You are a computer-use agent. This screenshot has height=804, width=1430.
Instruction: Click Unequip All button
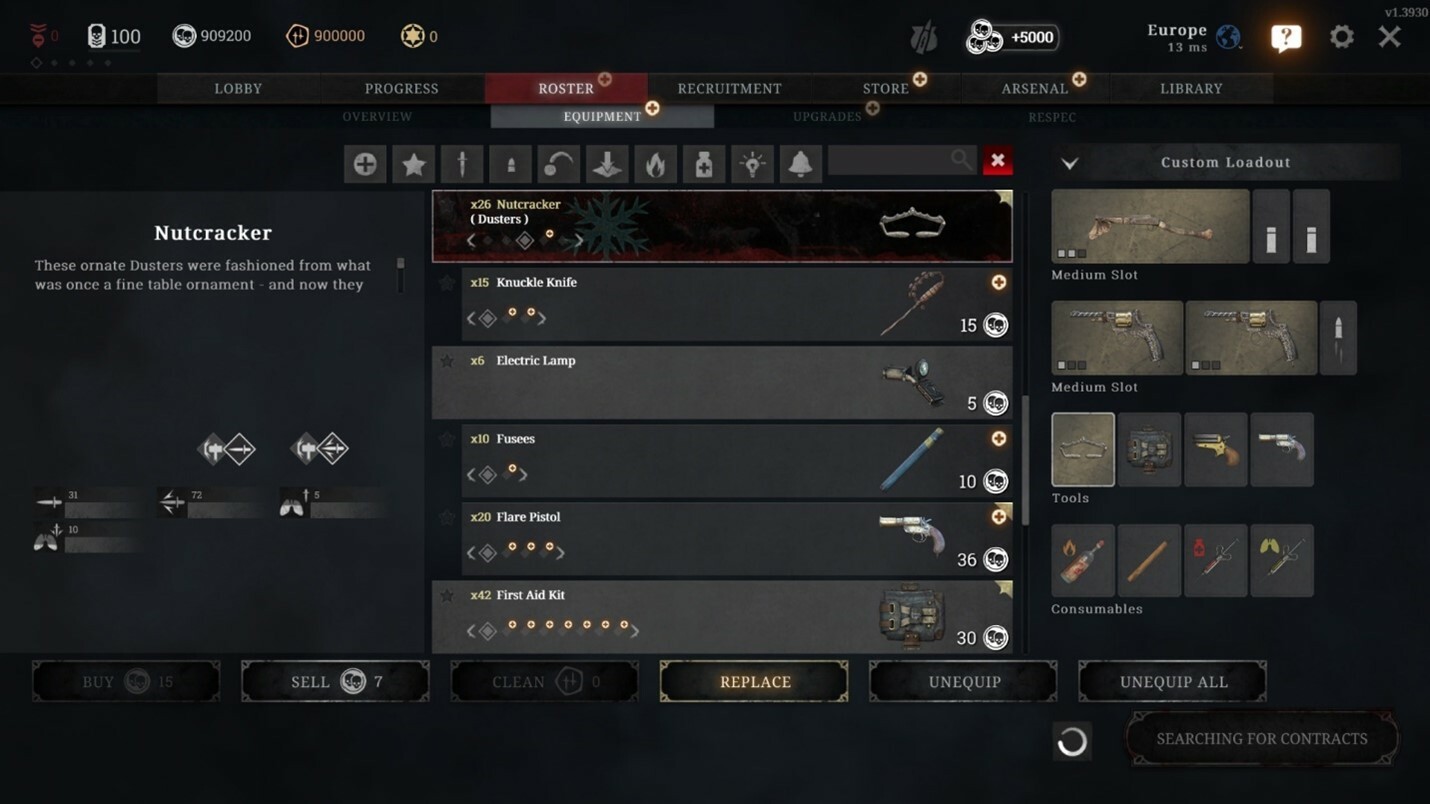click(x=1173, y=682)
